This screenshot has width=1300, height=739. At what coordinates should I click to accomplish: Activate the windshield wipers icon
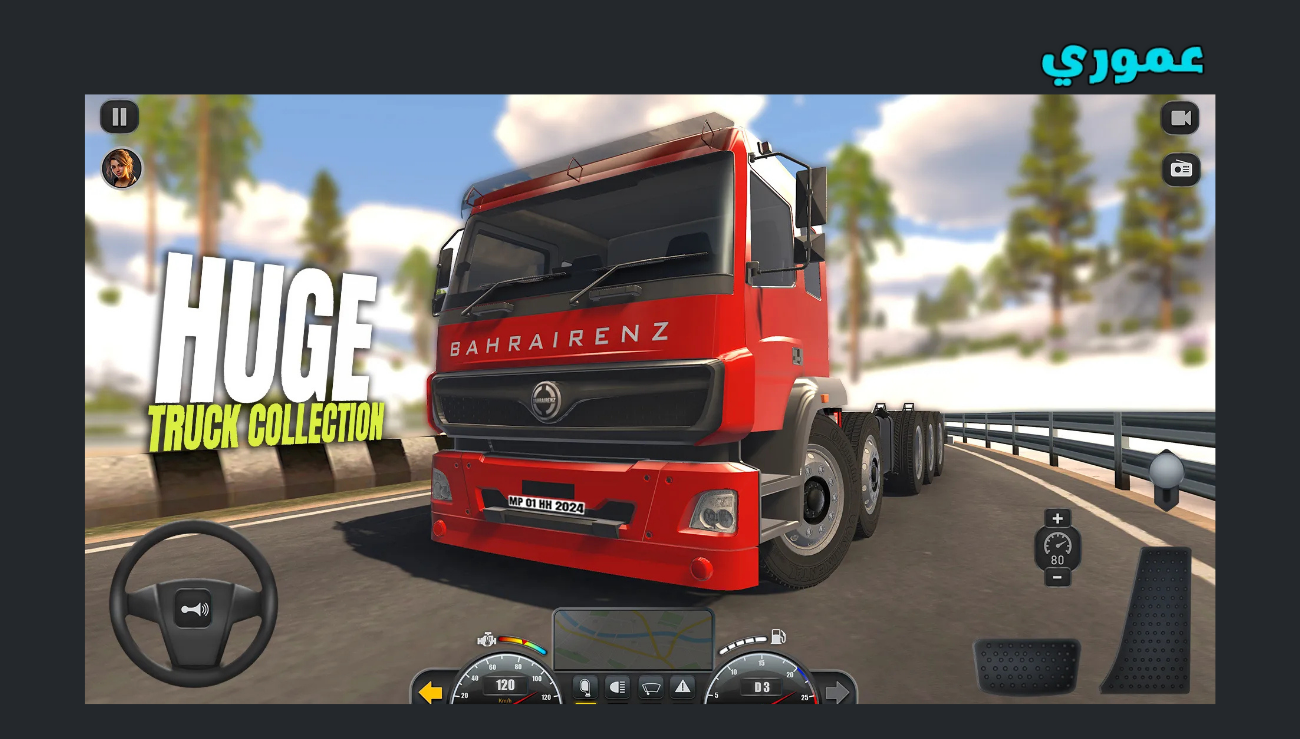pyautogui.click(x=651, y=688)
